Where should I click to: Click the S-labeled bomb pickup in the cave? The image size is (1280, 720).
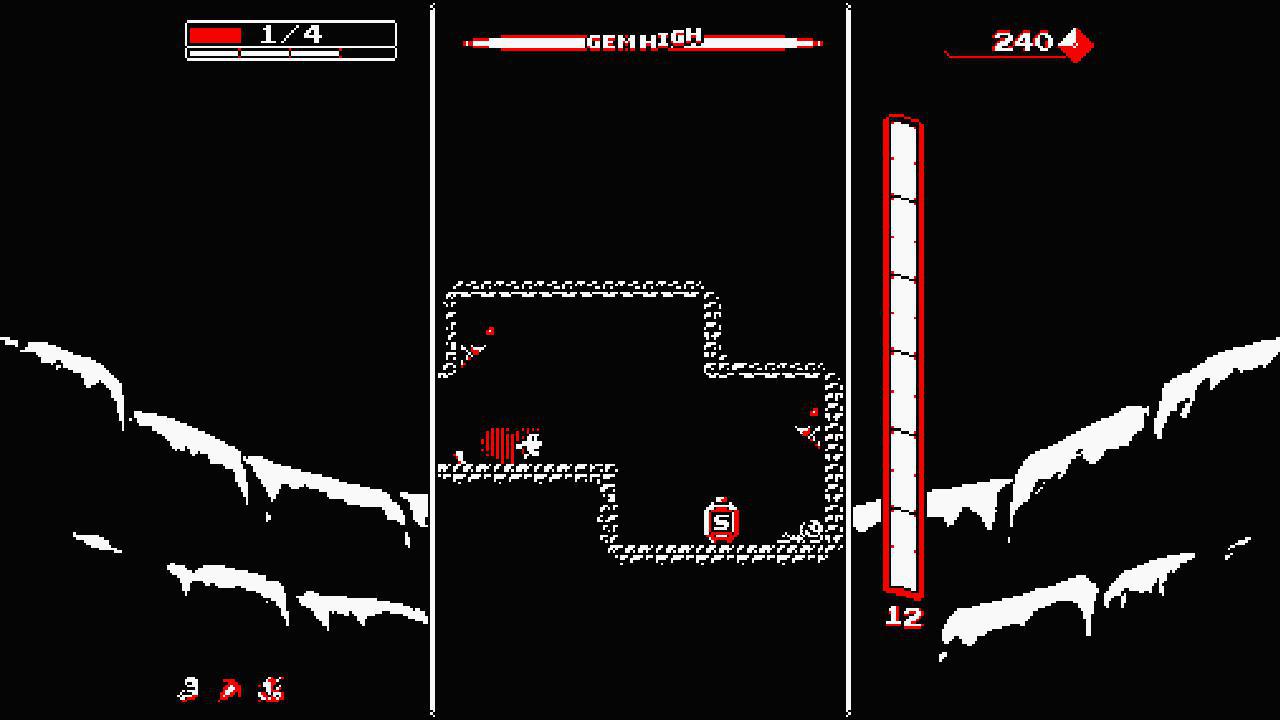point(721,521)
